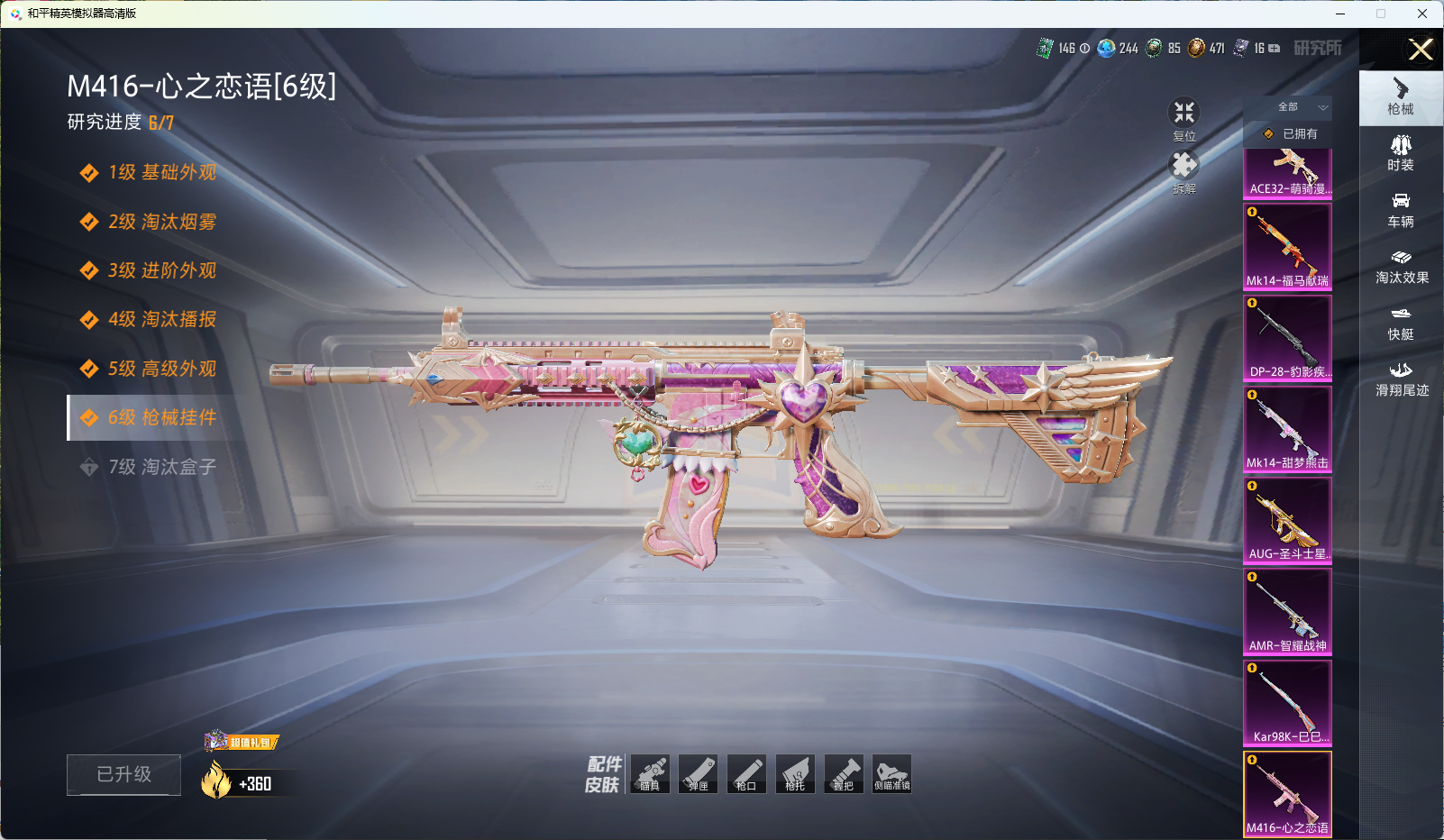The image size is (1444, 840).
Task: Toggle the 已拥有 owned filter
Action: click(x=1289, y=133)
